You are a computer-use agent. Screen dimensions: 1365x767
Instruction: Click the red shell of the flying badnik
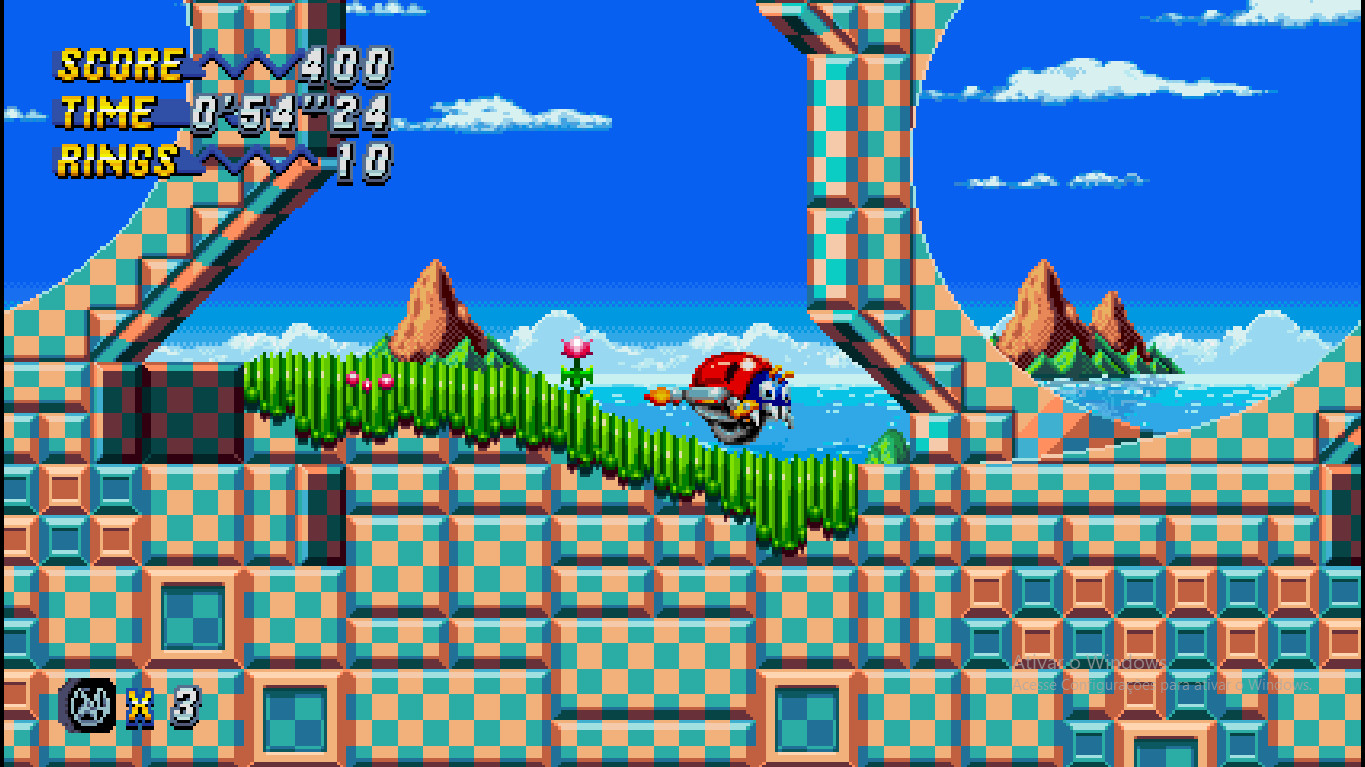click(728, 371)
